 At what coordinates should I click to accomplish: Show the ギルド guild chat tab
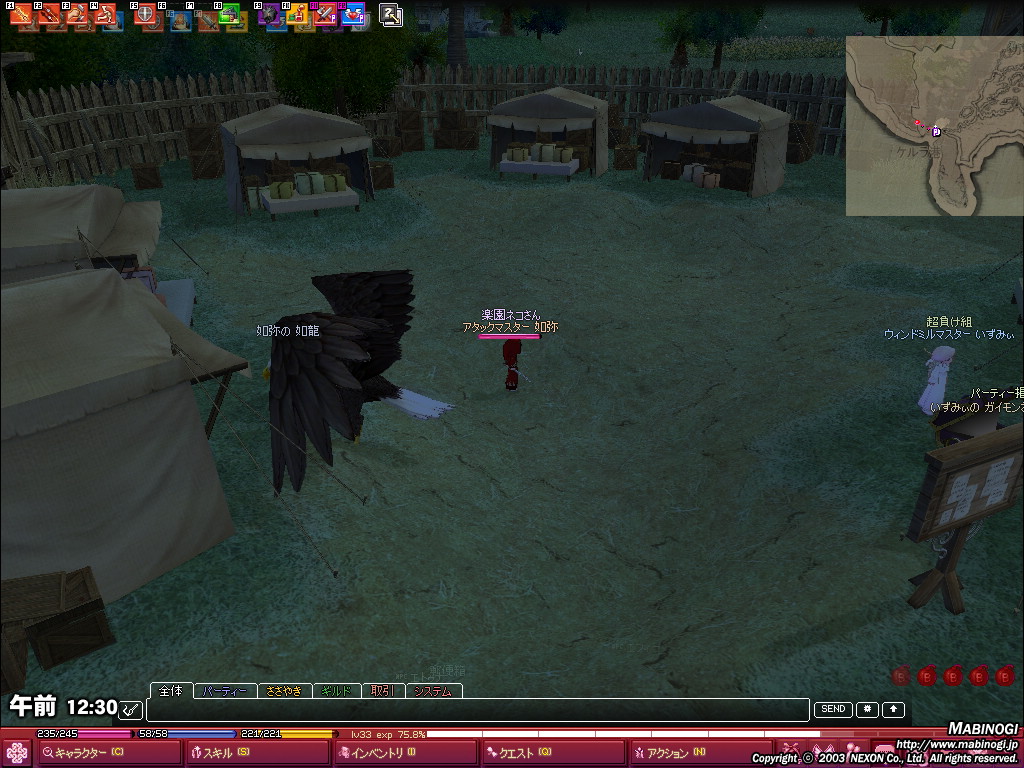[335, 691]
